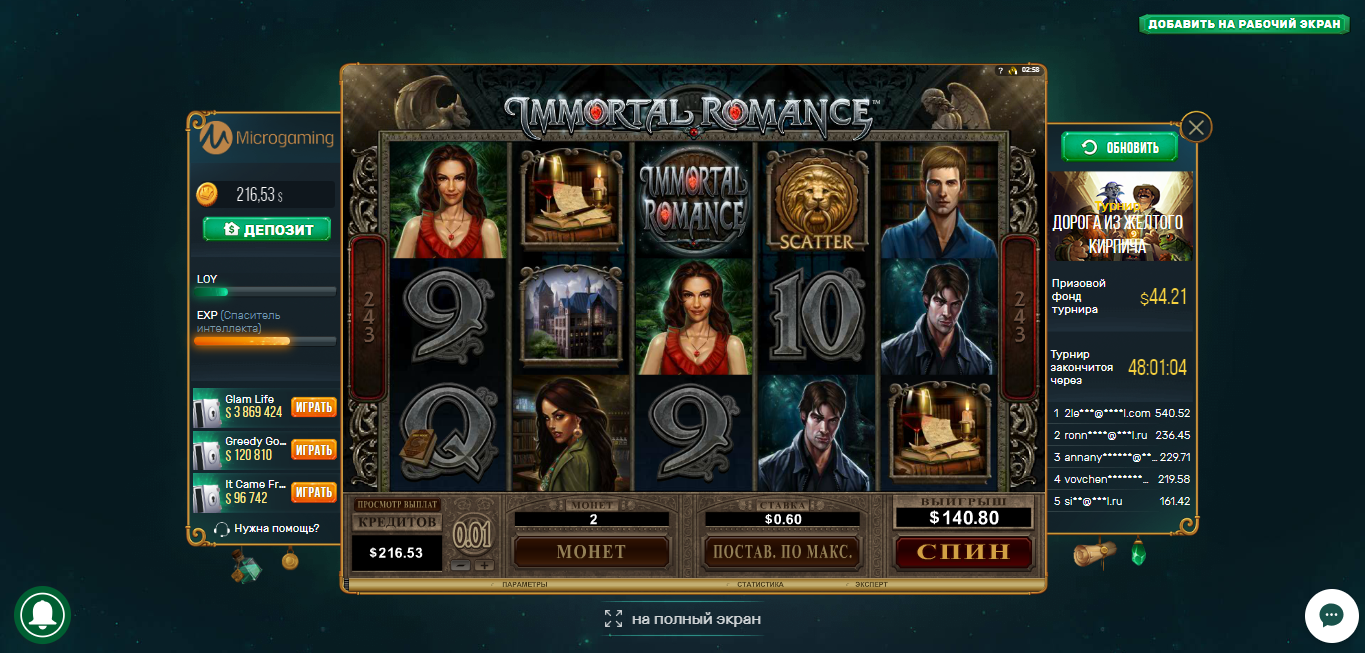Spin the reels with the СПИН button
The image size is (1365, 653).
click(966, 552)
